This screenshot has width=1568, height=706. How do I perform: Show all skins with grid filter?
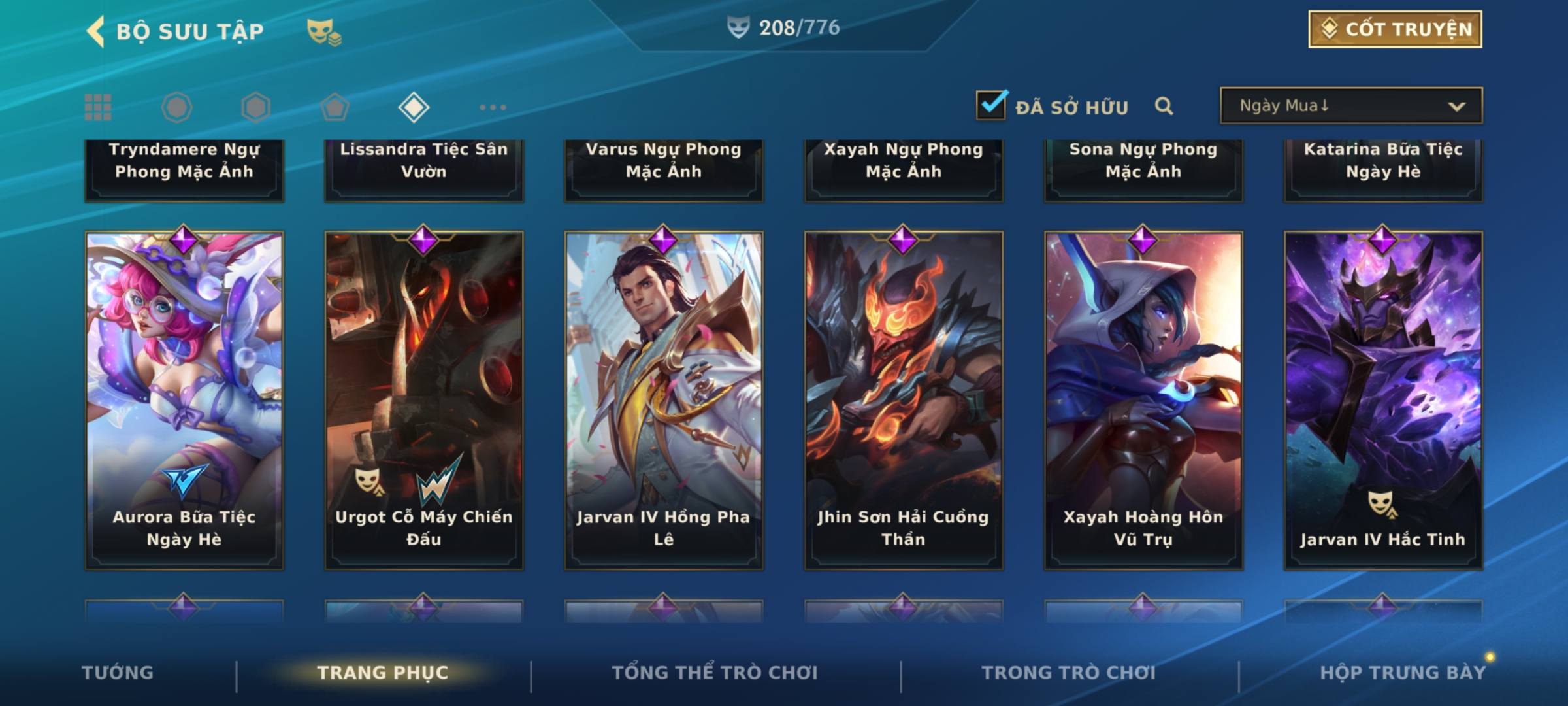pyautogui.click(x=98, y=107)
